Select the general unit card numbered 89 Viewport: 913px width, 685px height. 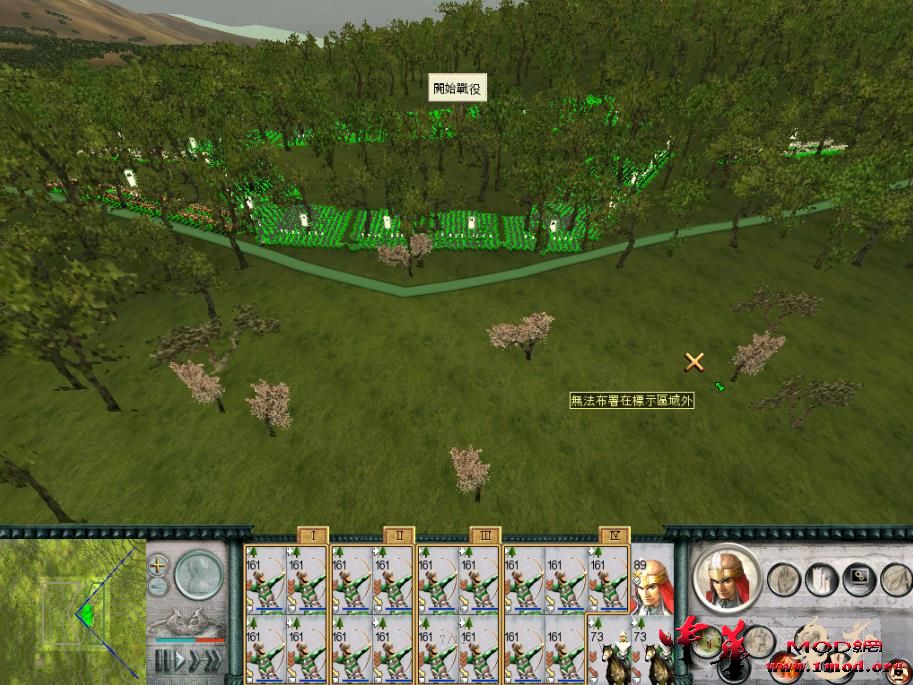tap(650, 582)
